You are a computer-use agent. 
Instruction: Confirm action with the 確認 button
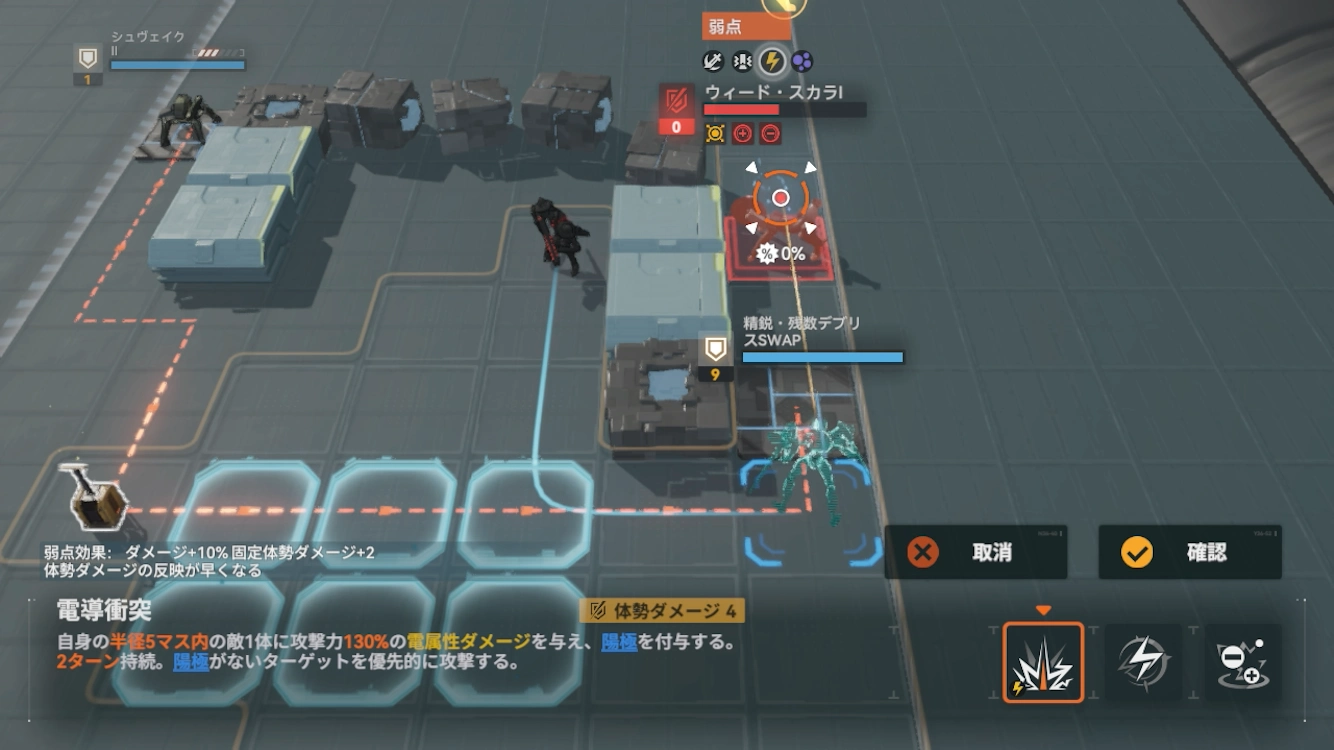(1188, 553)
